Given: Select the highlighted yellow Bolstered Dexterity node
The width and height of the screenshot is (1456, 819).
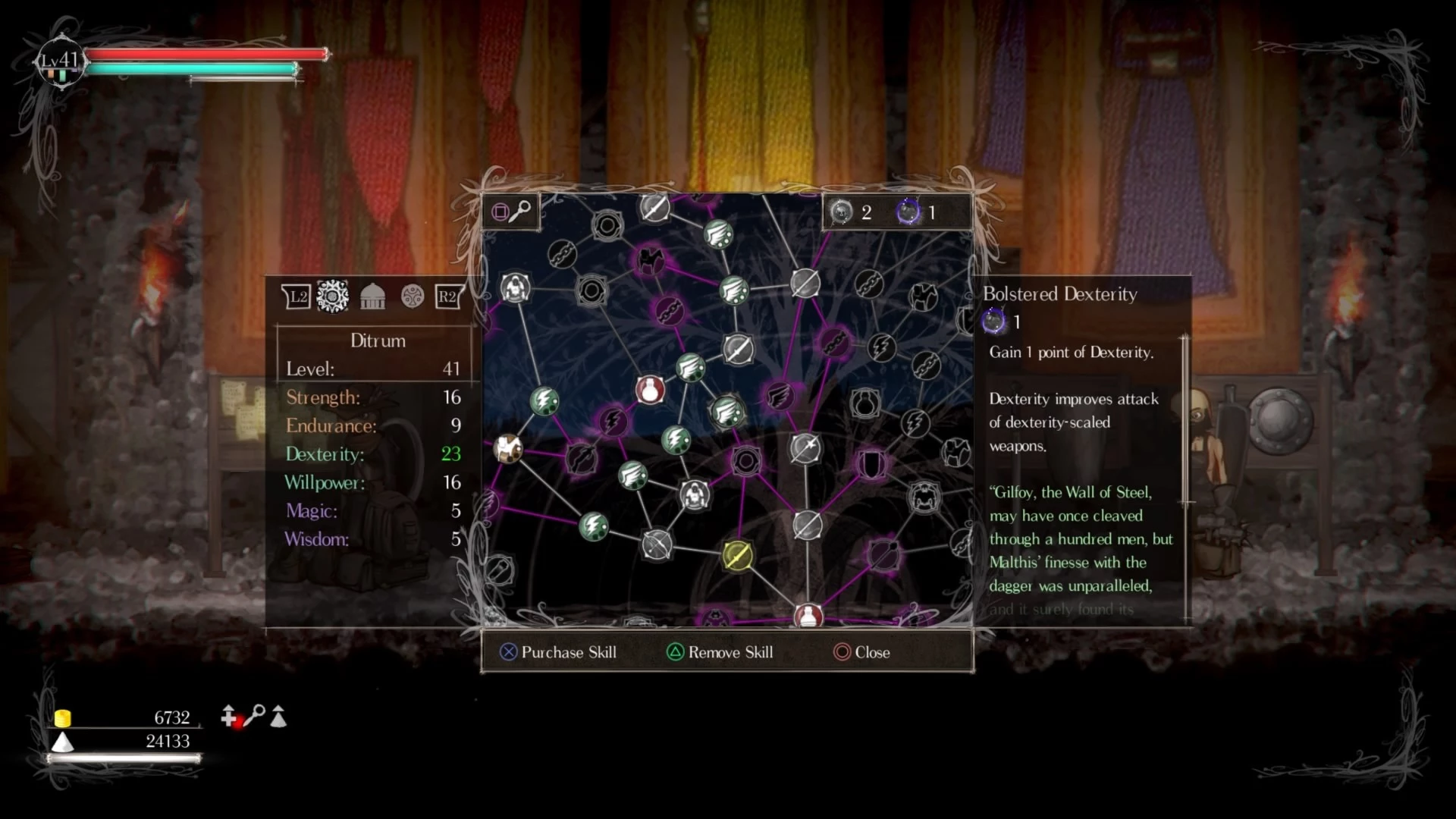Looking at the screenshot, I should (x=736, y=556).
